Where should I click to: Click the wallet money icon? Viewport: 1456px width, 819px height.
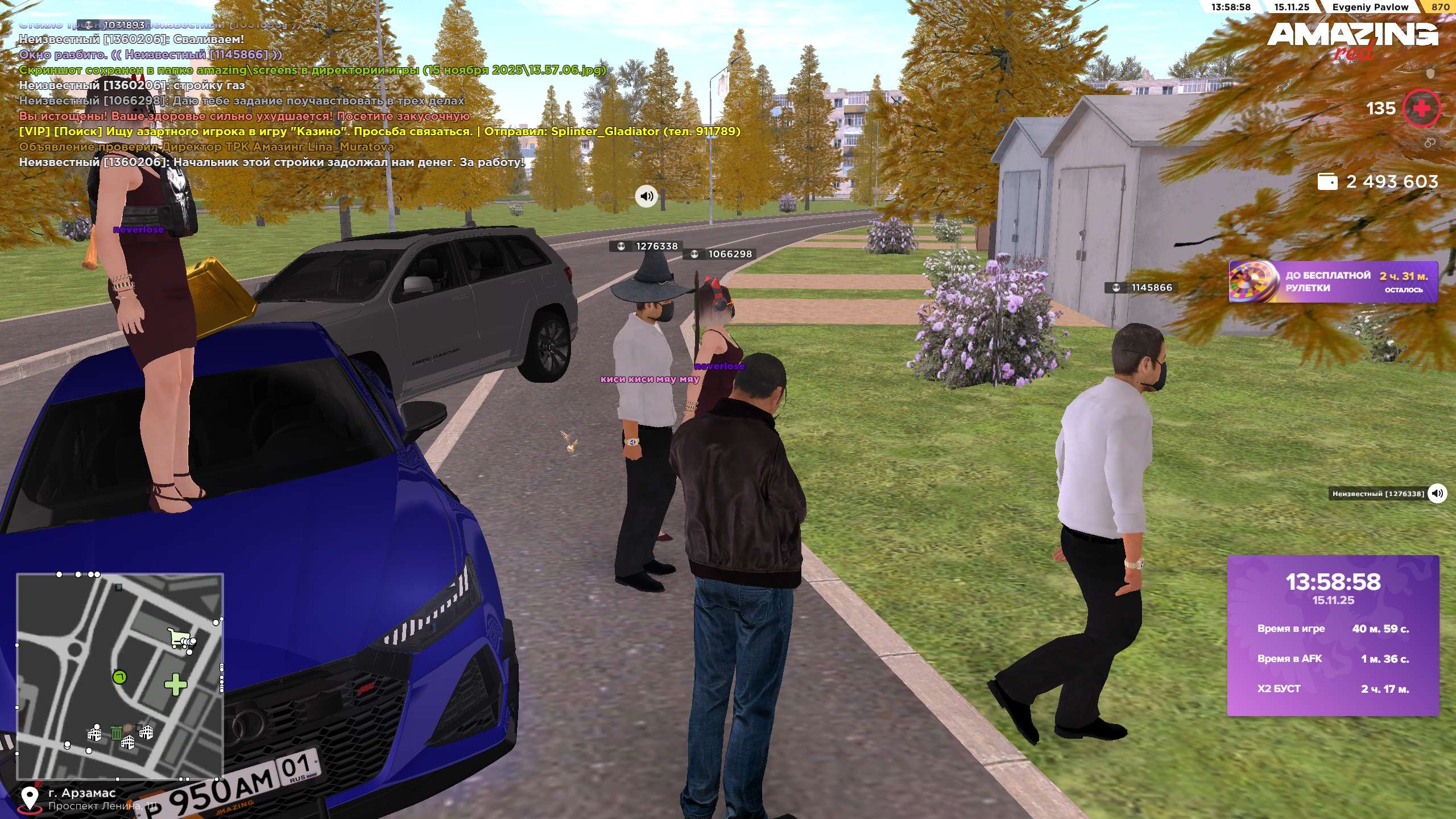1327,181
